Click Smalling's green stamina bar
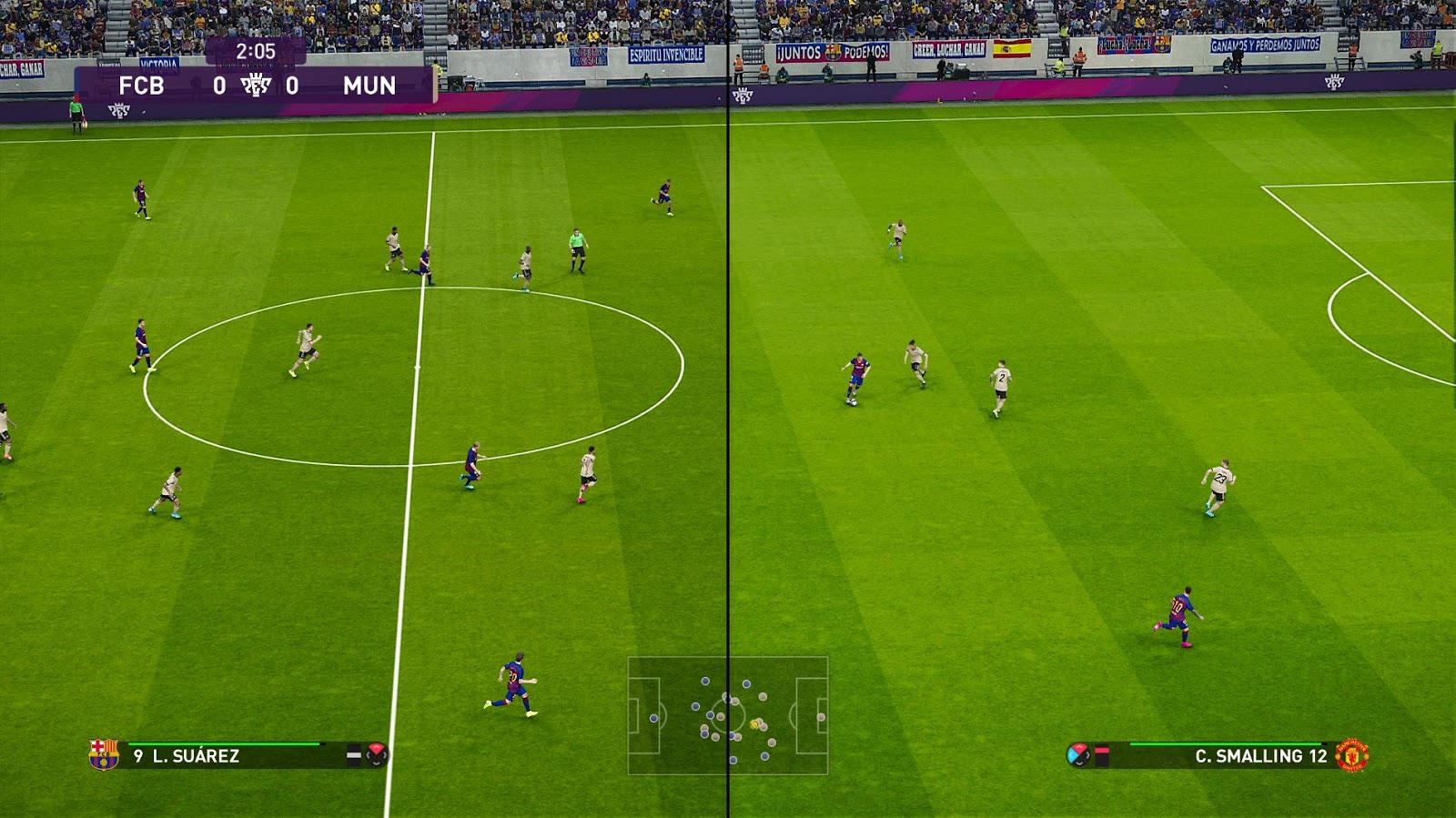 1226,744
